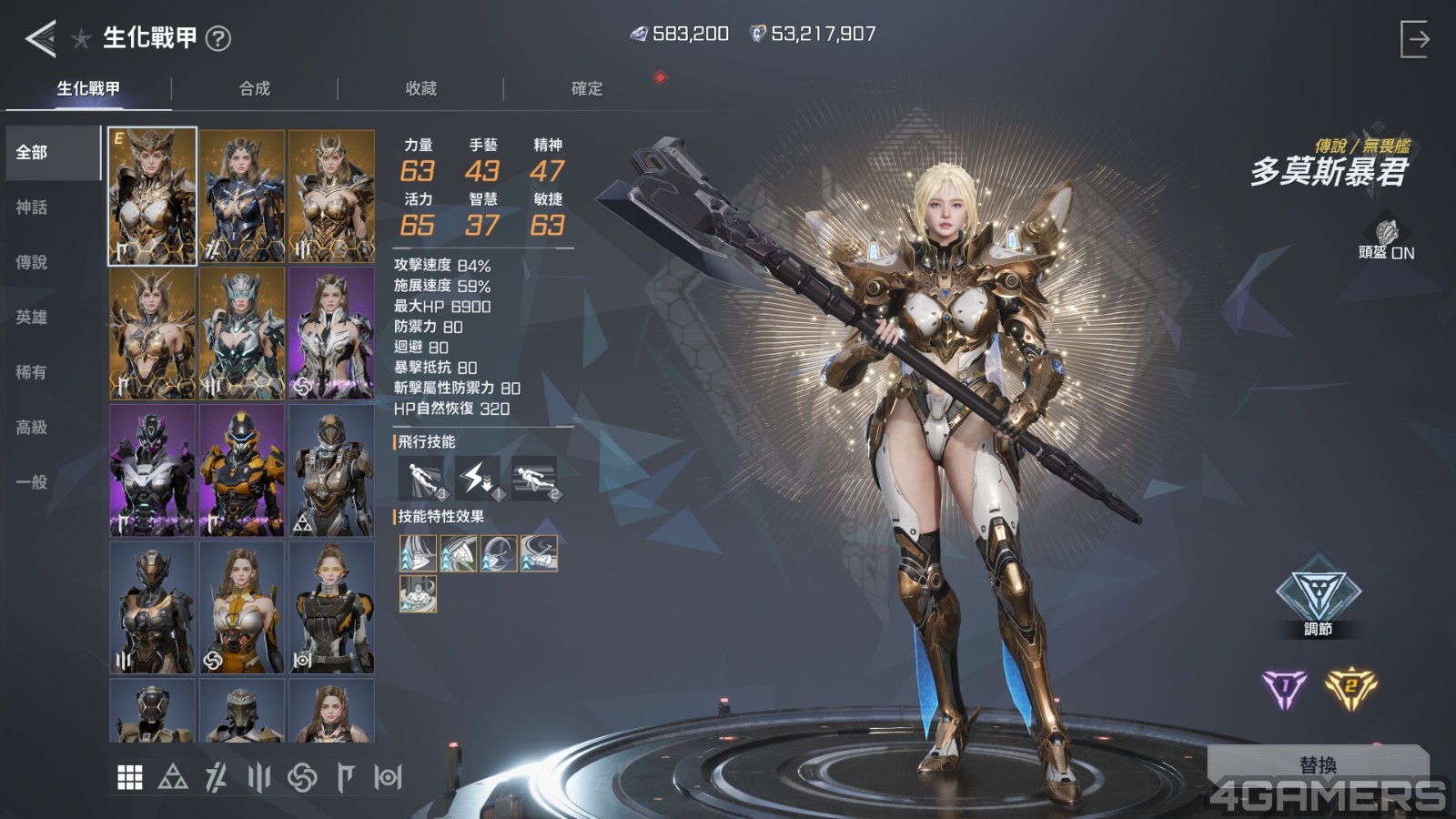Viewport: 1456px width, 819px height.
Task: Show 一般 rarity armor
Action: click(x=32, y=482)
